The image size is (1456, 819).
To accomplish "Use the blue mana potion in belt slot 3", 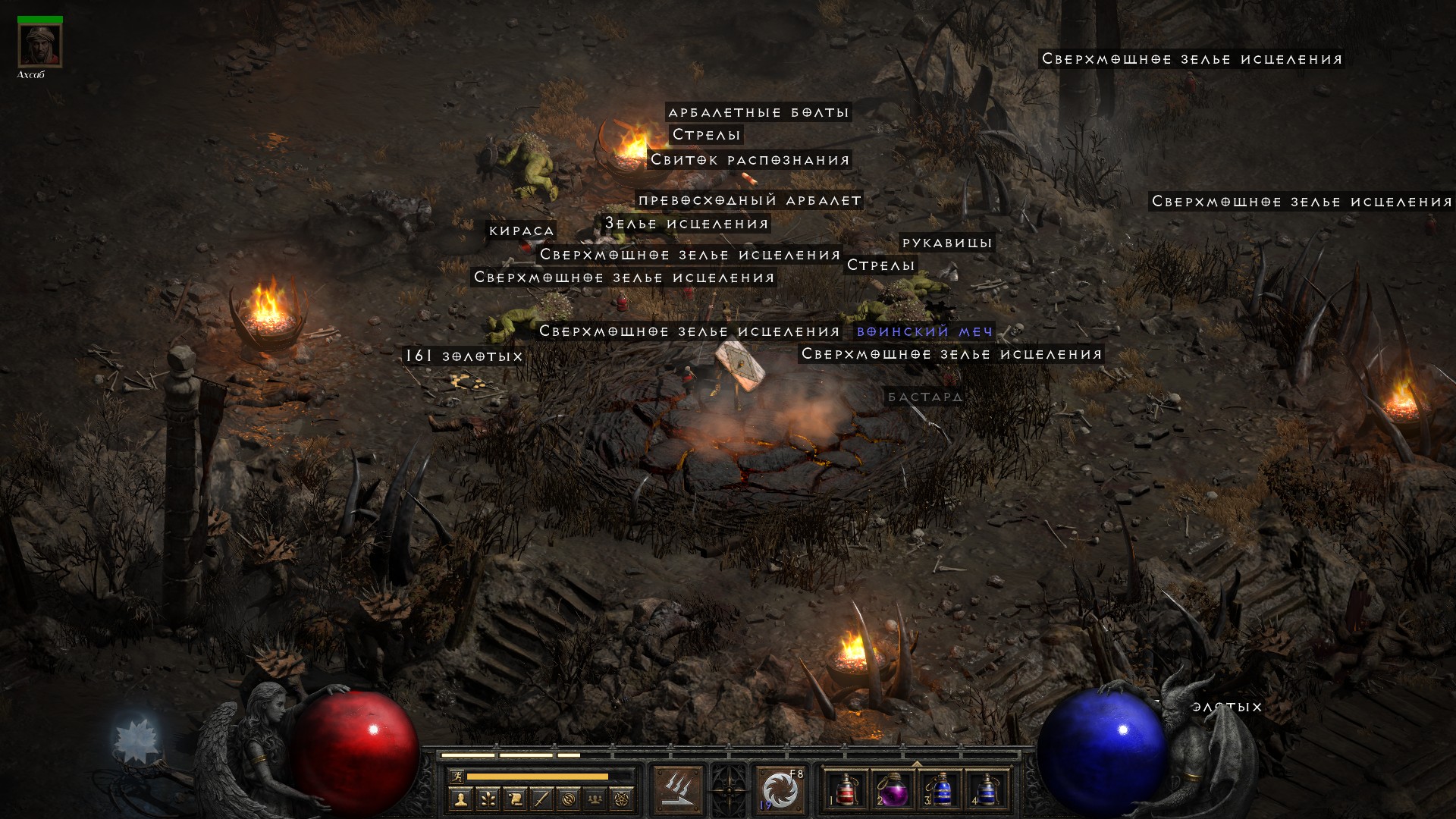I will [x=940, y=790].
